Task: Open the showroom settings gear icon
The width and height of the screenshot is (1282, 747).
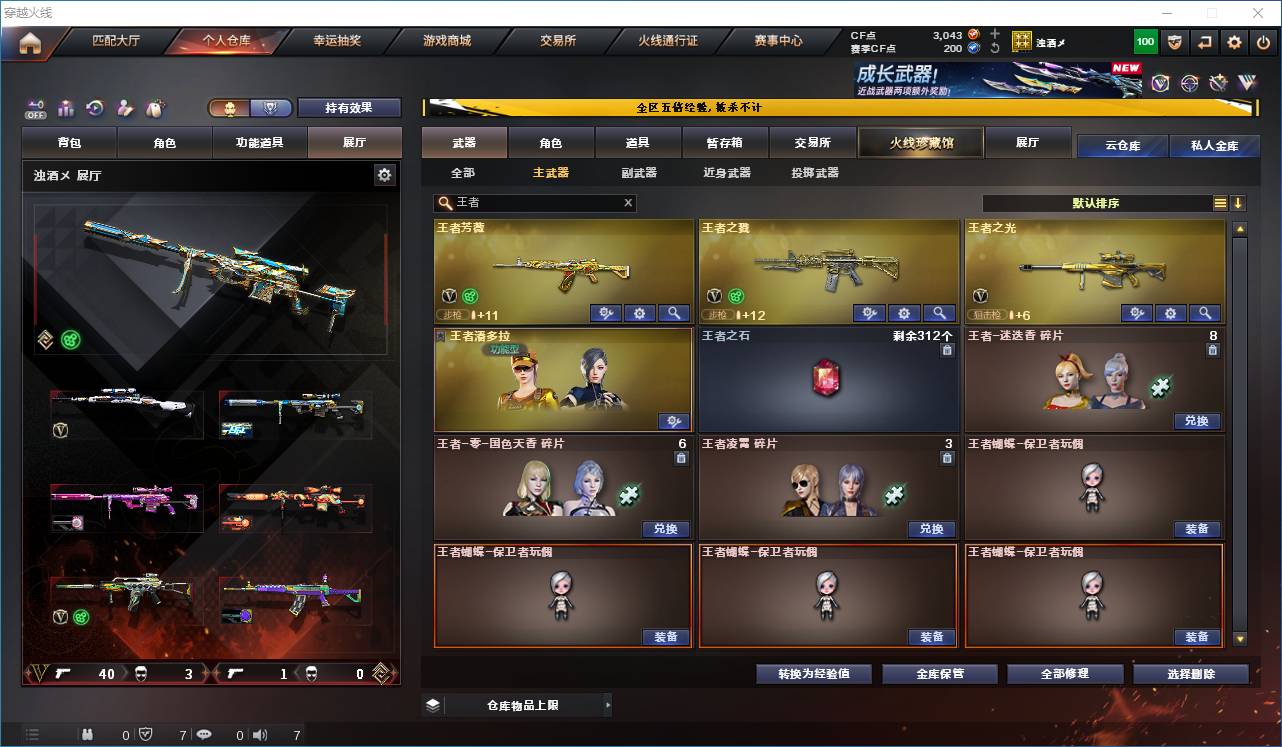Action: click(x=385, y=174)
